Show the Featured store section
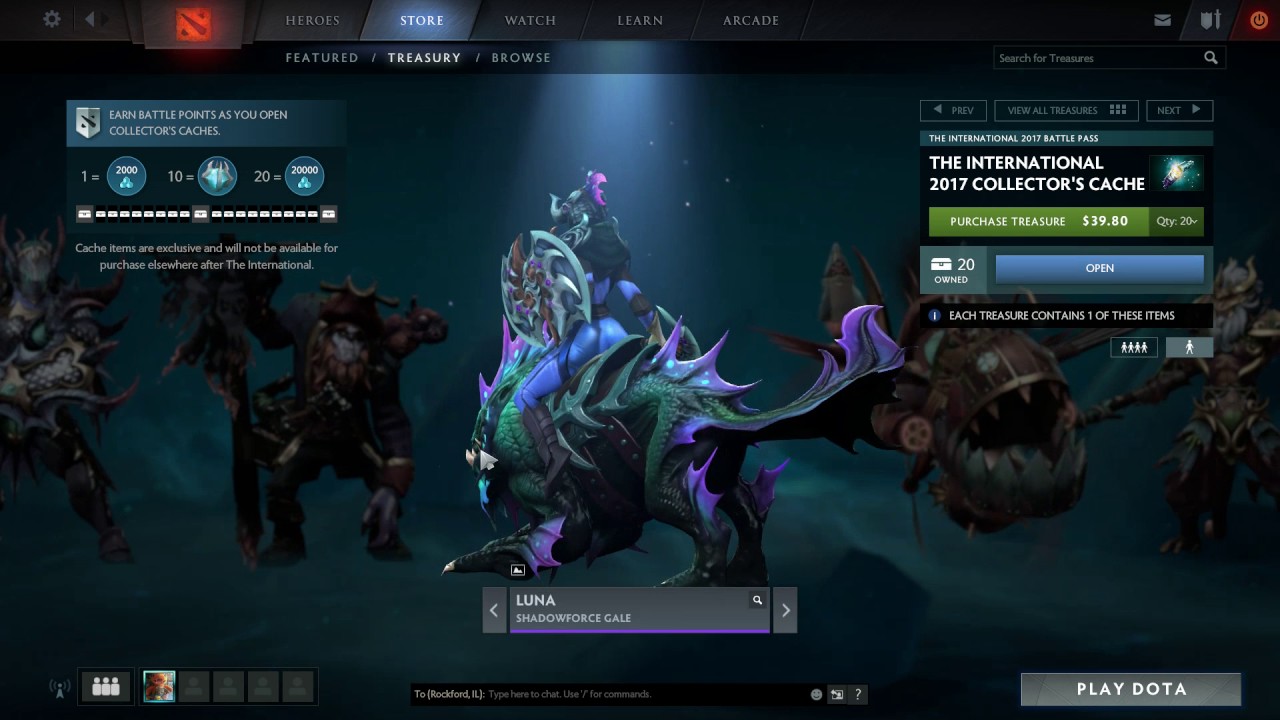Screen dimensions: 1280x720 (x=322, y=58)
